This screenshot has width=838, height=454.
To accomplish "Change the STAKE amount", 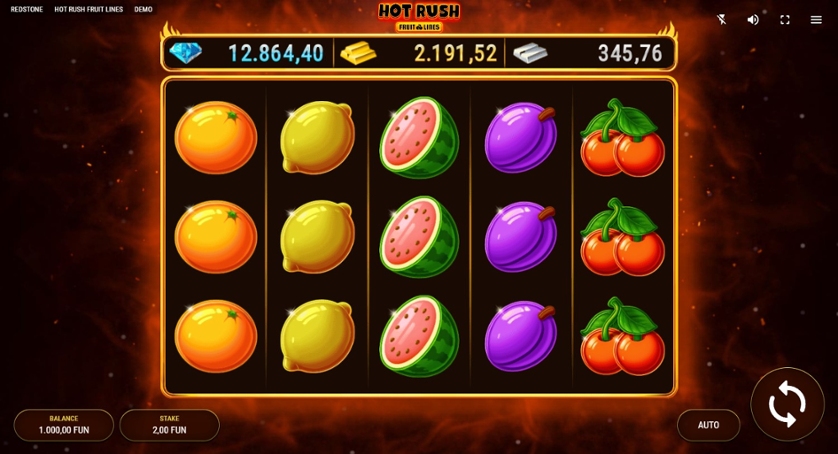I will pyautogui.click(x=169, y=425).
